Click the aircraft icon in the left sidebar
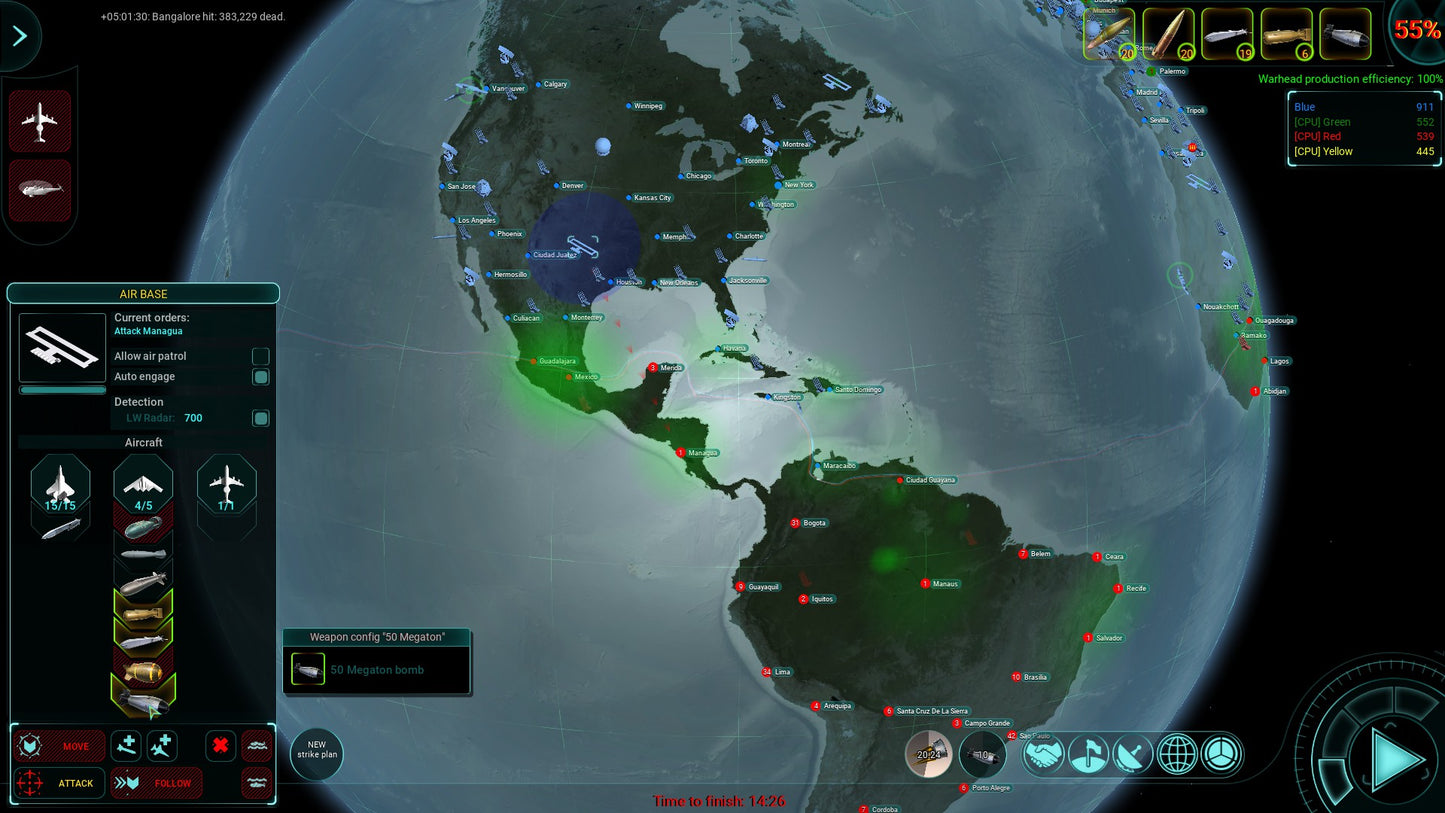This screenshot has height=813, width=1445. click(x=40, y=121)
